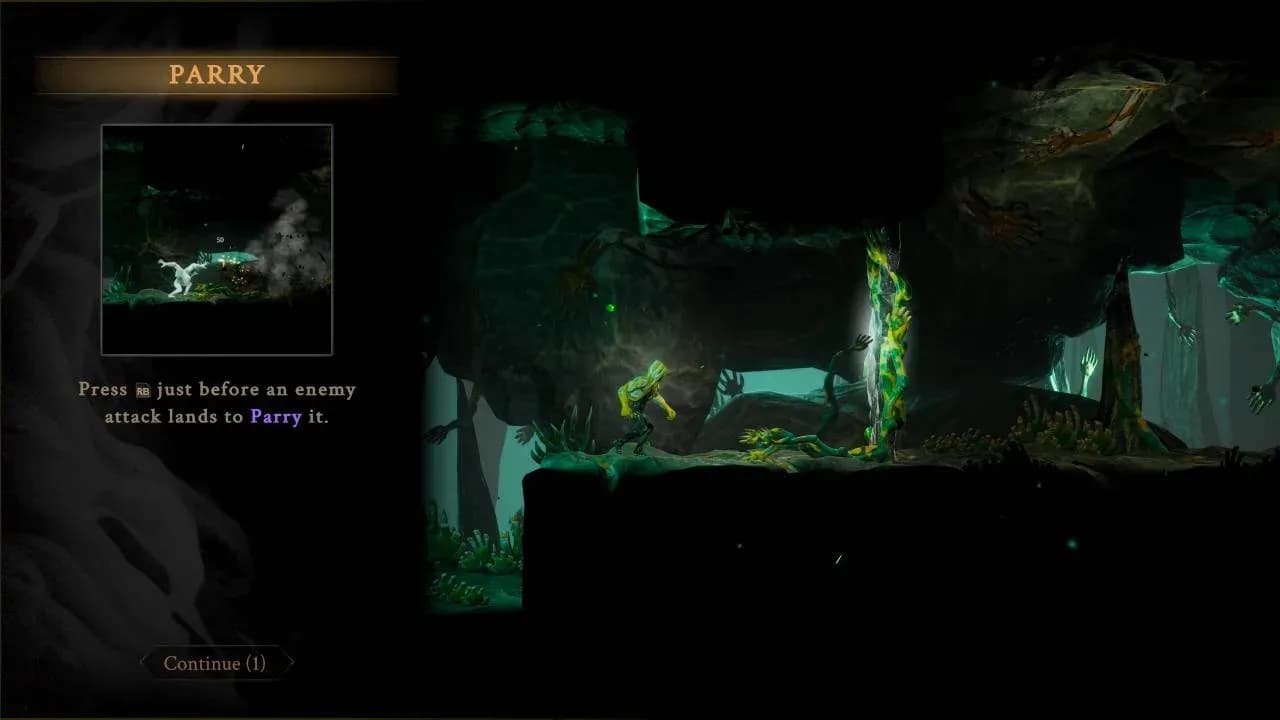Click the Continue button
Viewport: 1280px width, 720px height.
pos(215,663)
